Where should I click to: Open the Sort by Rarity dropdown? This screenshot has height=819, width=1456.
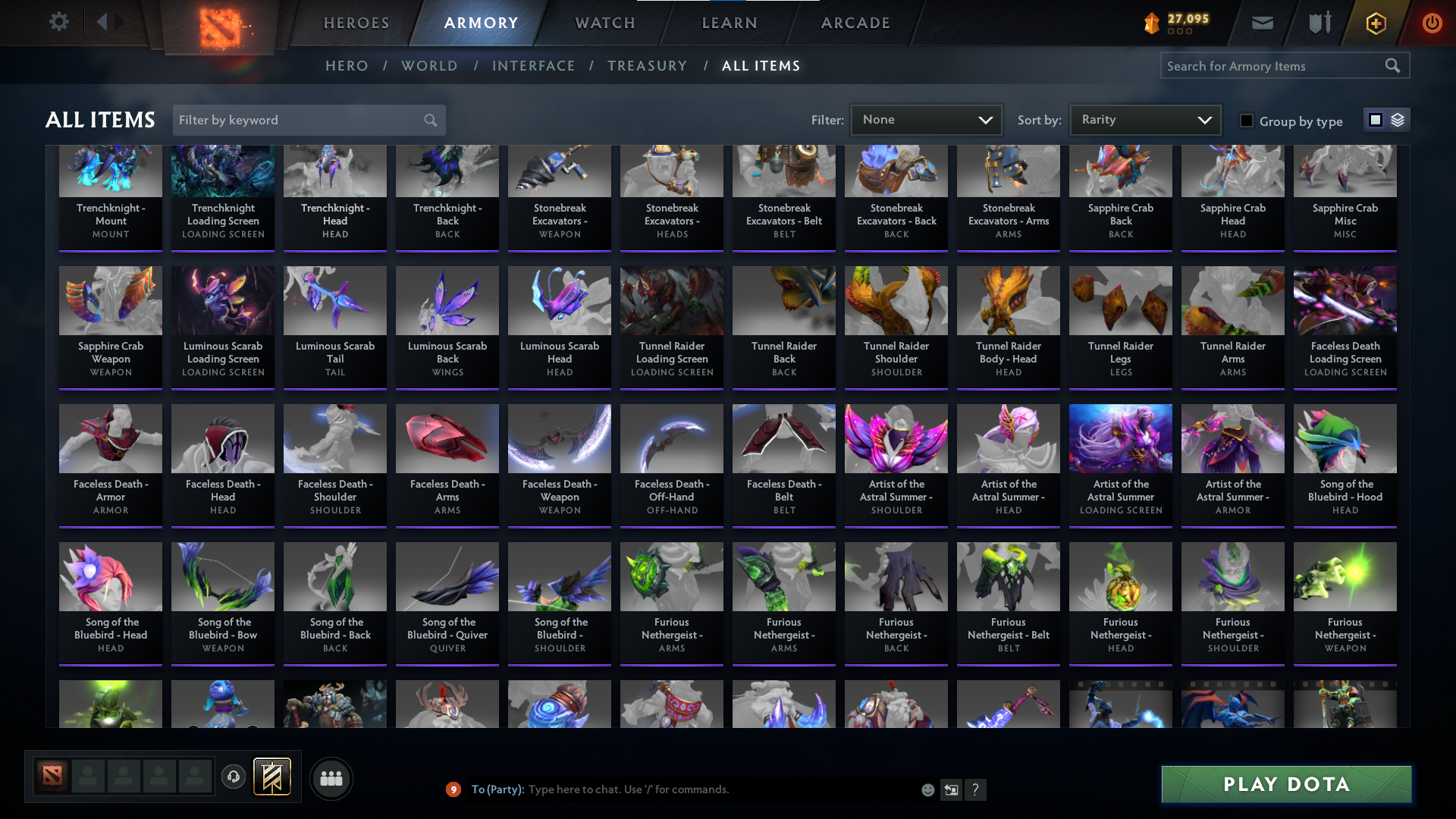(x=1144, y=119)
